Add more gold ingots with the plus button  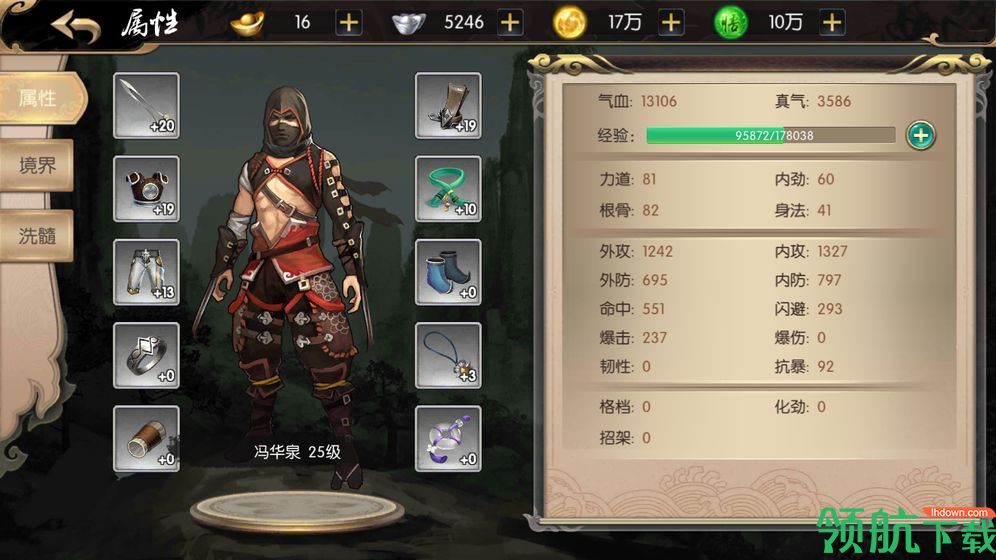pyautogui.click(x=349, y=22)
